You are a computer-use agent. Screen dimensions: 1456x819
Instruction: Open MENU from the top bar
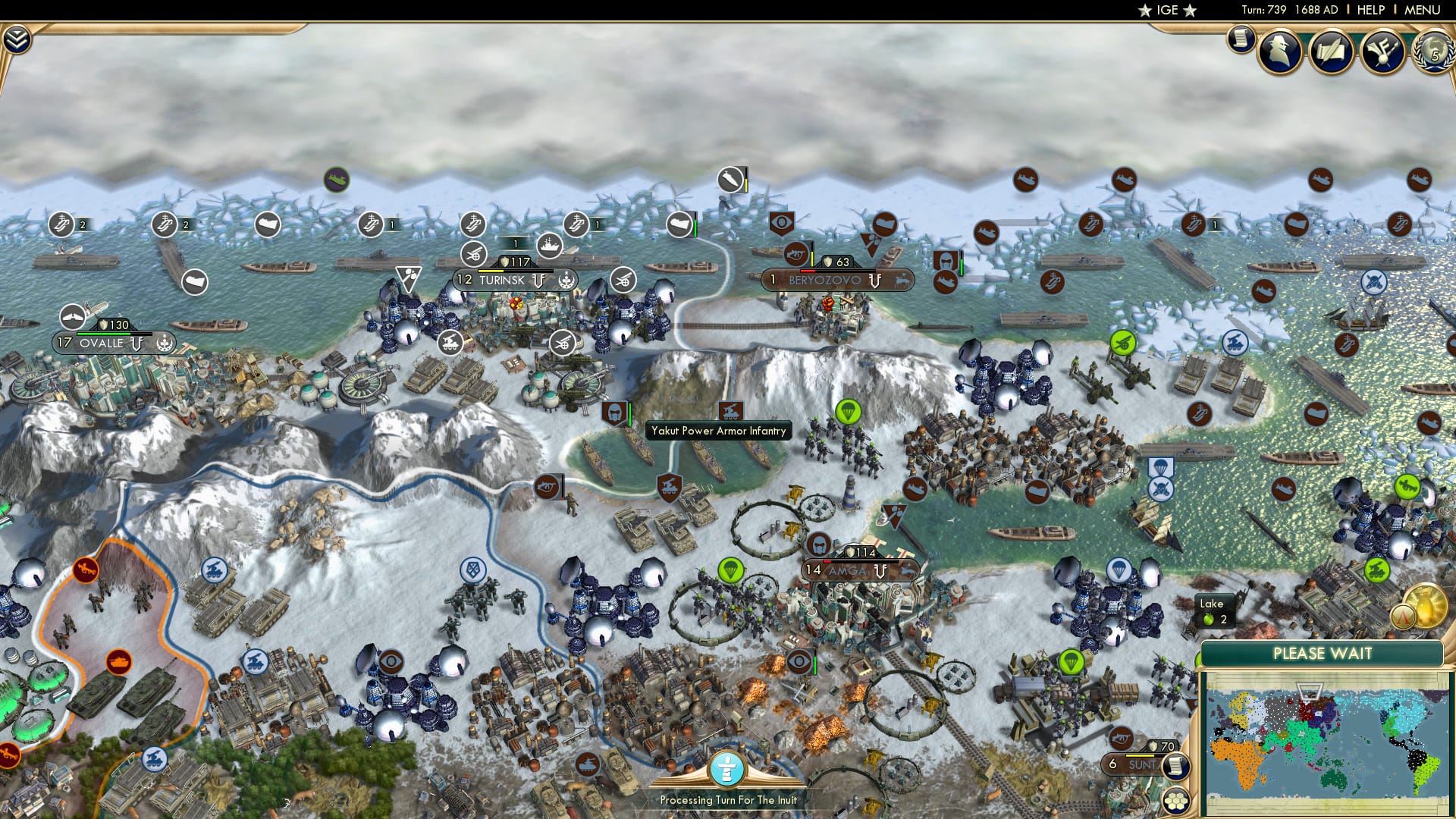point(1422,10)
